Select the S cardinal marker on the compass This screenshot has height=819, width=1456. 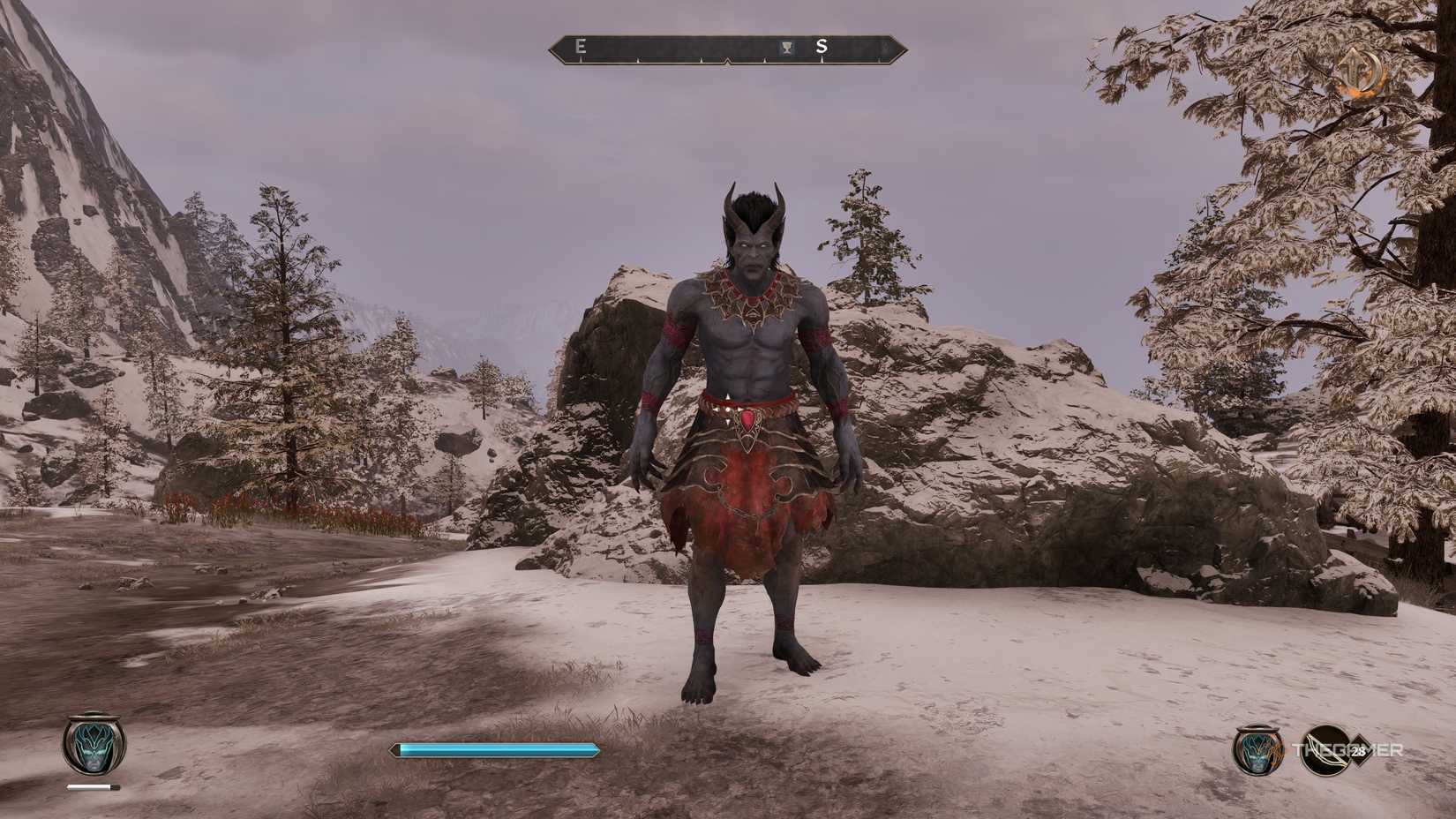tap(822, 47)
